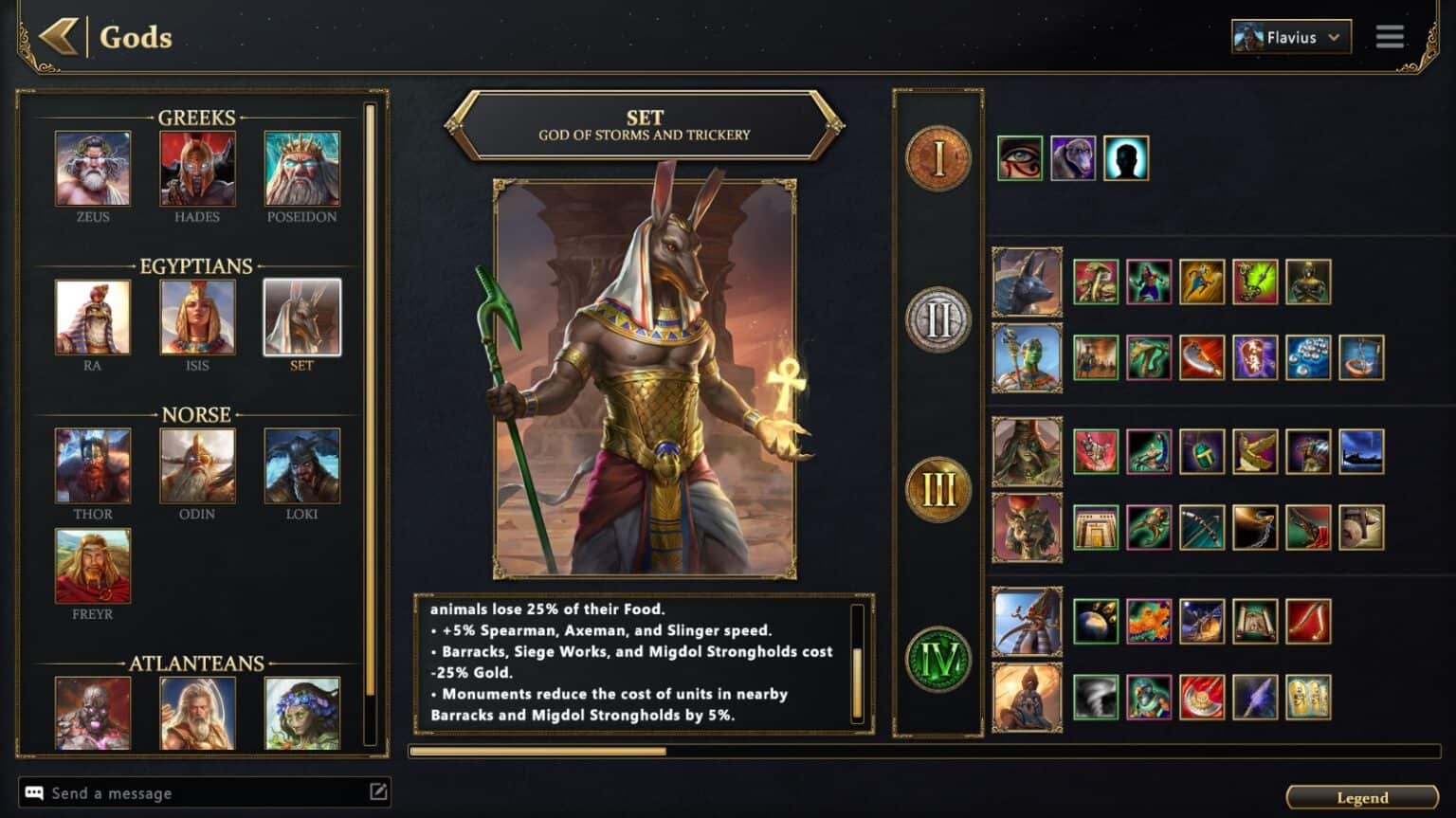Viewport: 1456px width, 818px height.
Task: Select the age III gold medallion
Action: [x=937, y=490]
